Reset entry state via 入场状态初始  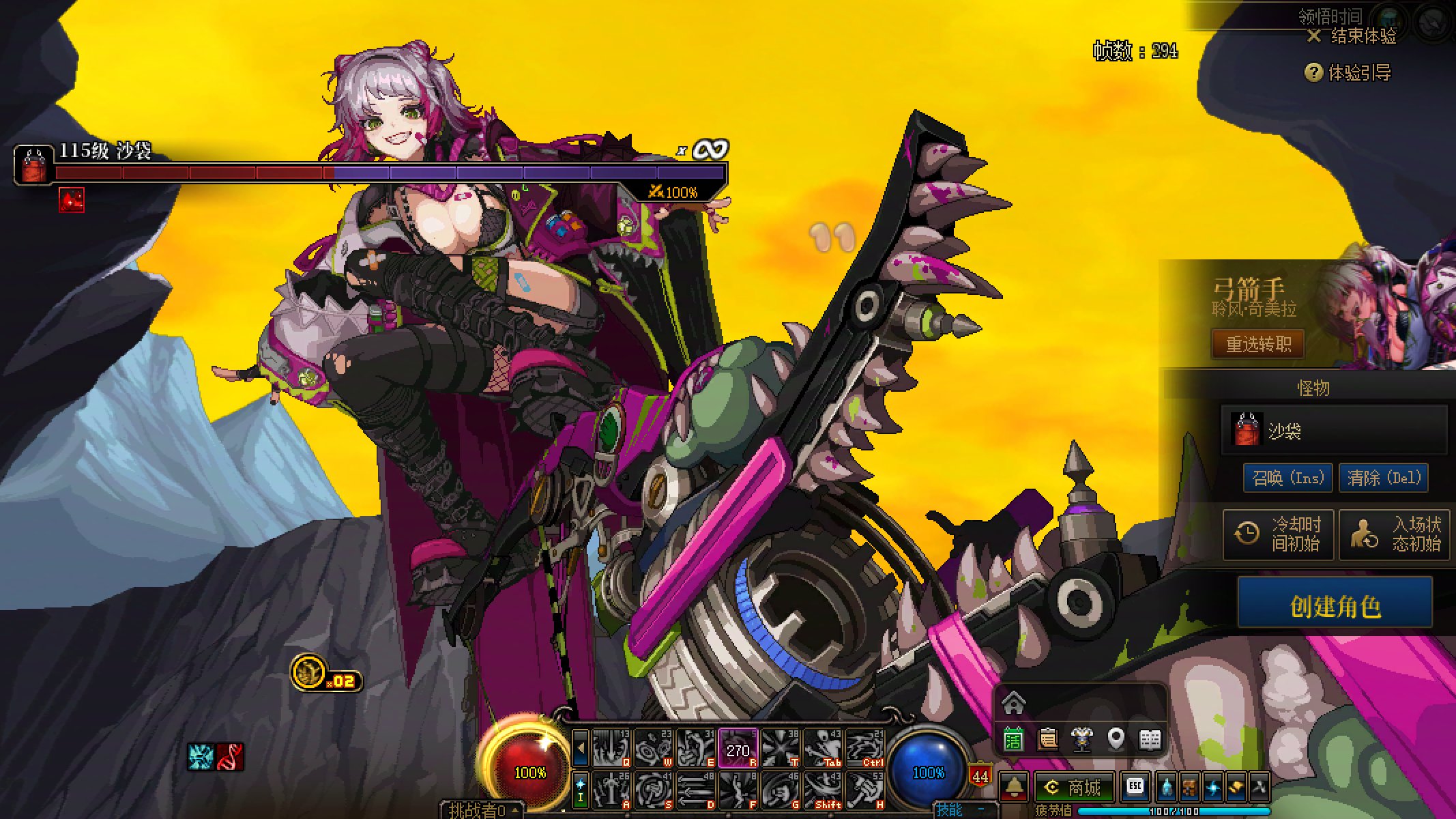click(1394, 534)
